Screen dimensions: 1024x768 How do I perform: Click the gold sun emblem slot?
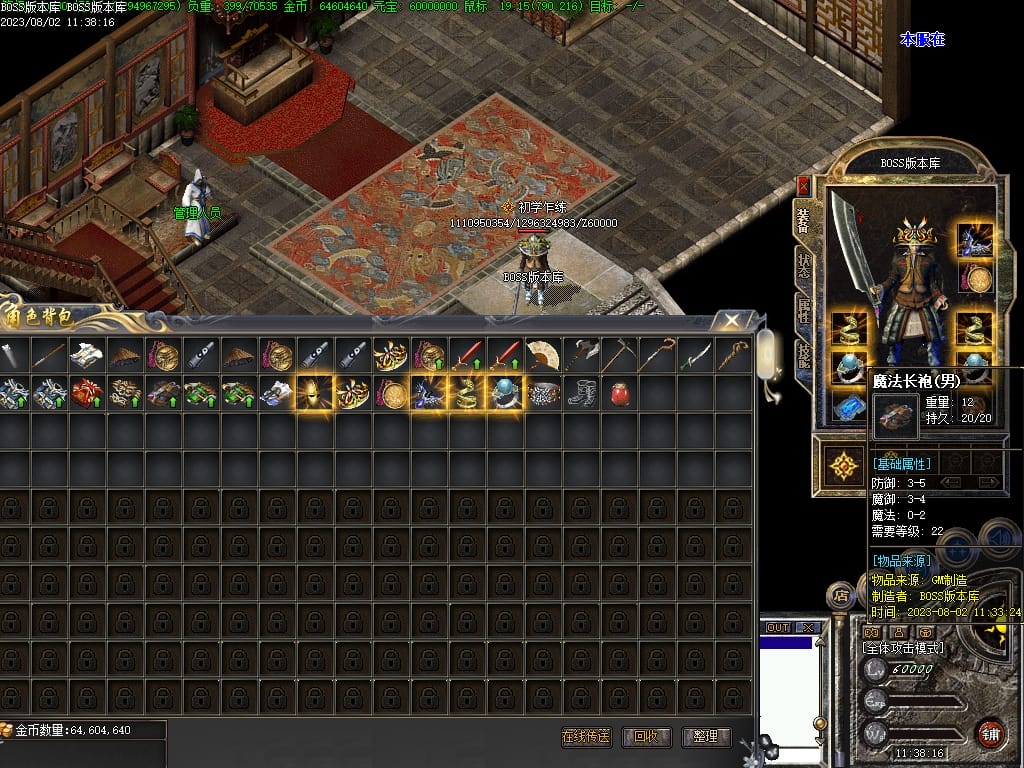tap(845, 466)
